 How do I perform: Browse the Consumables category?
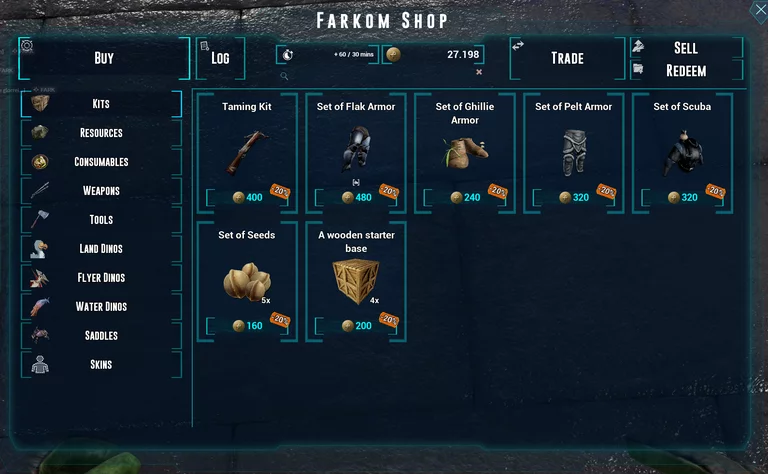pos(101,162)
